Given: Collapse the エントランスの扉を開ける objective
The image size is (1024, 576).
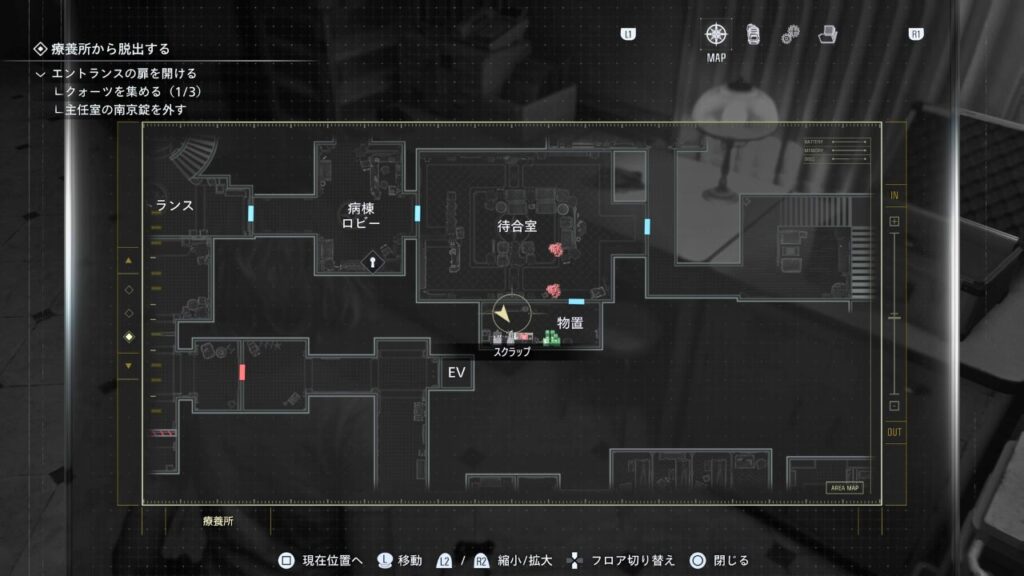Looking at the screenshot, I should point(41,74).
